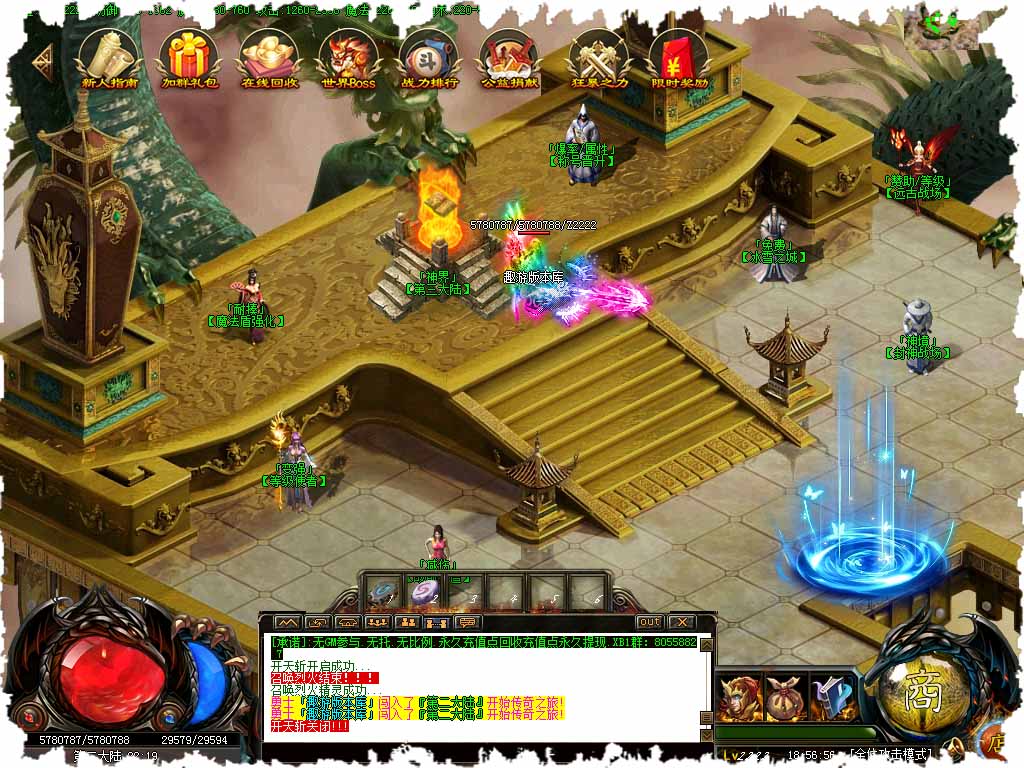Open the bag inventory sack
This screenshot has height=768, width=1024.
(787, 697)
